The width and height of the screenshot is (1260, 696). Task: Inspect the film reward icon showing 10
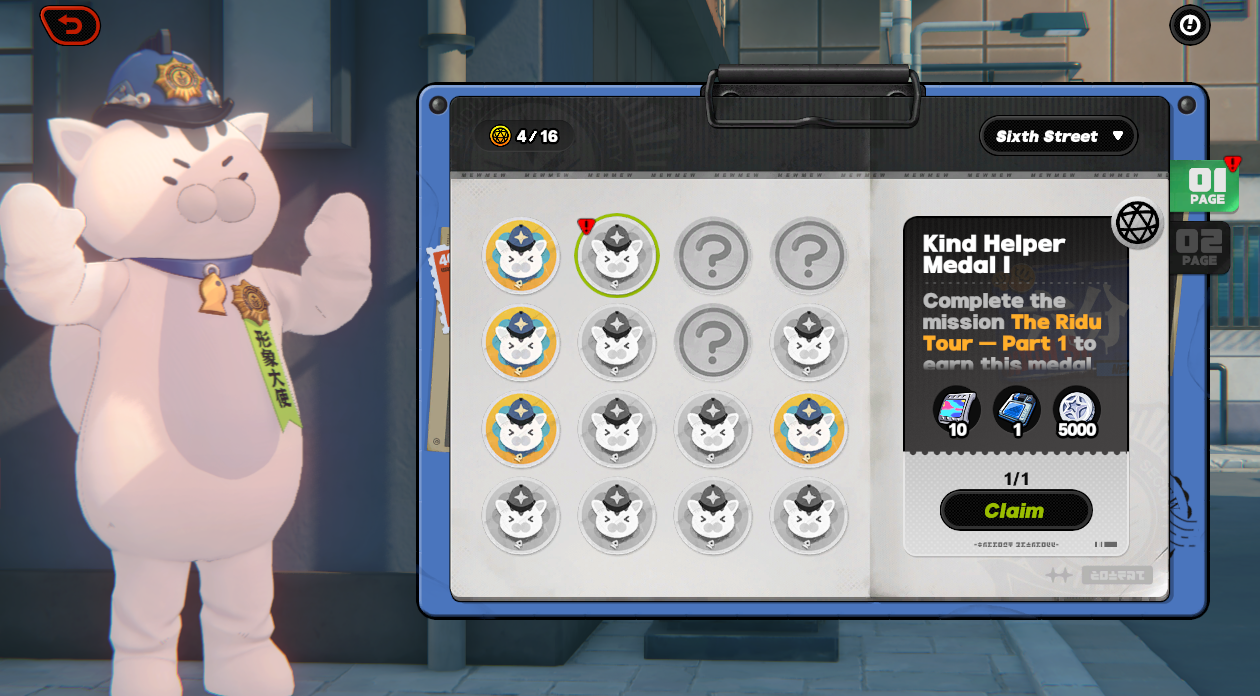click(x=957, y=411)
